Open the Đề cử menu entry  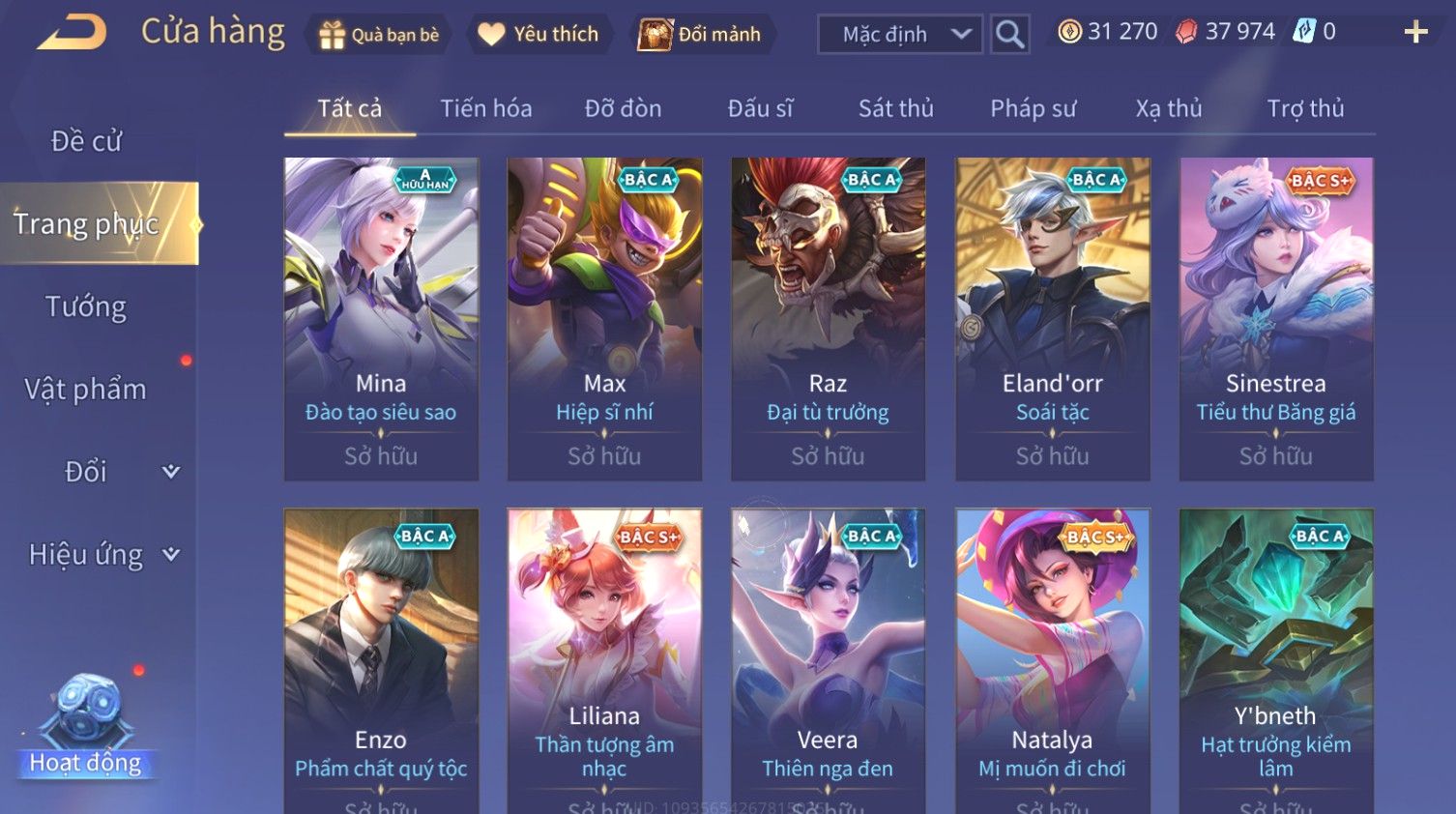point(86,141)
